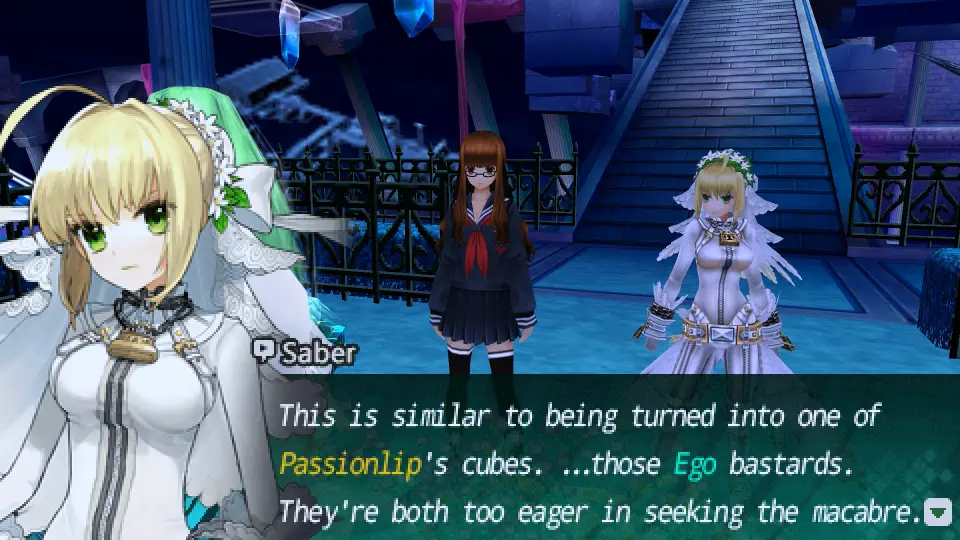
Task: Advance dialogue with the down-arrow indicator
Action: [x=937, y=514]
